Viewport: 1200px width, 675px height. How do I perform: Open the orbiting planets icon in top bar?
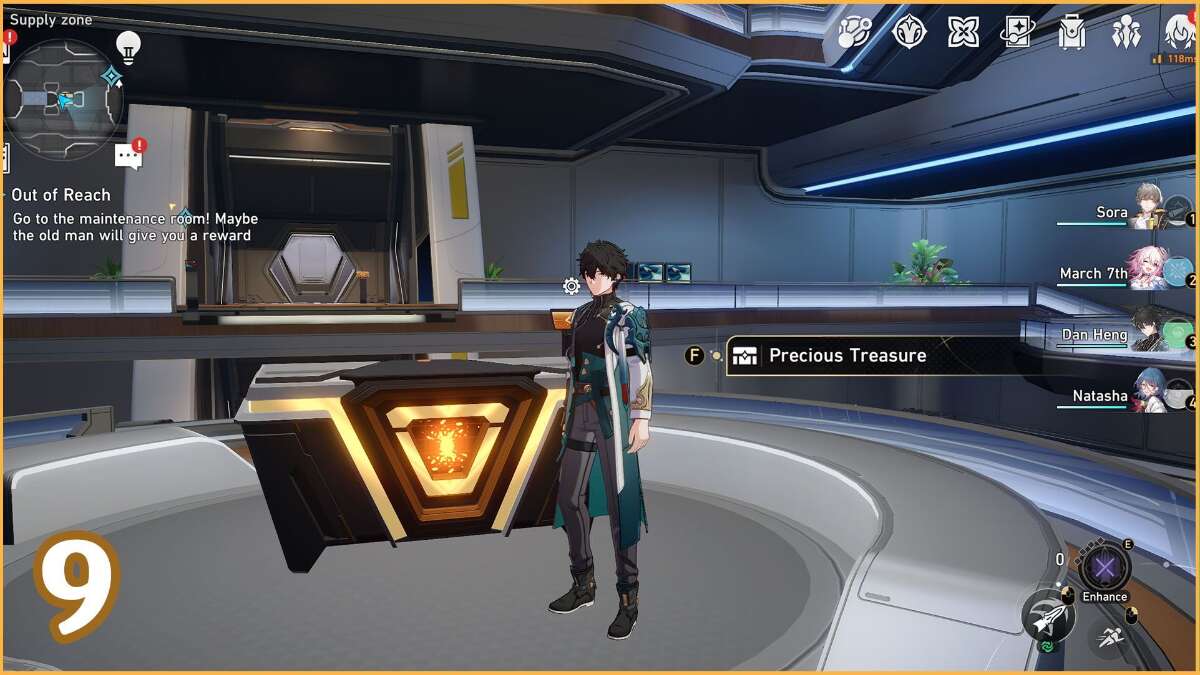pyautogui.click(x=855, y=32)
